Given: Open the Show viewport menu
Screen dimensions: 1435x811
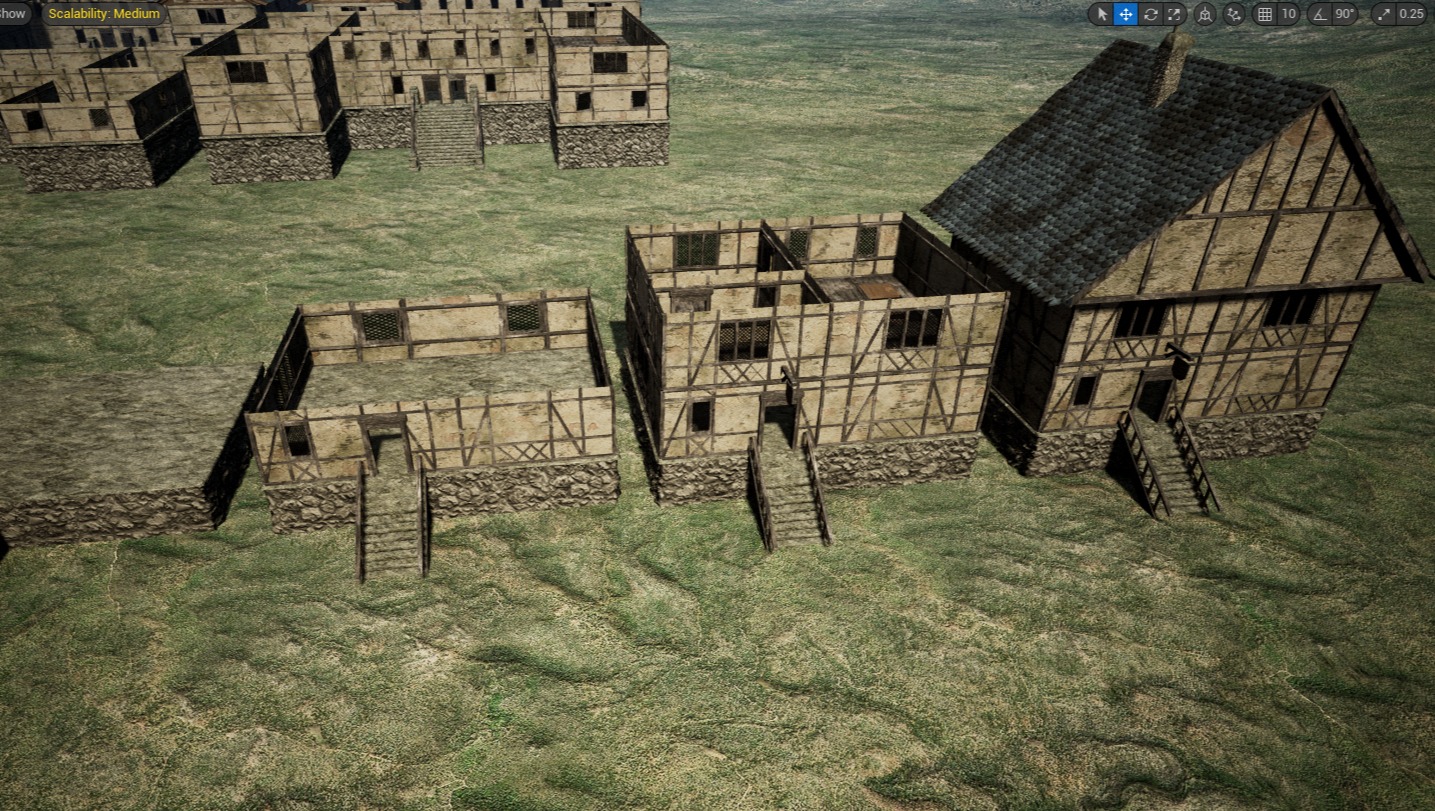Looking at the screenshot, I should (12, 14).
